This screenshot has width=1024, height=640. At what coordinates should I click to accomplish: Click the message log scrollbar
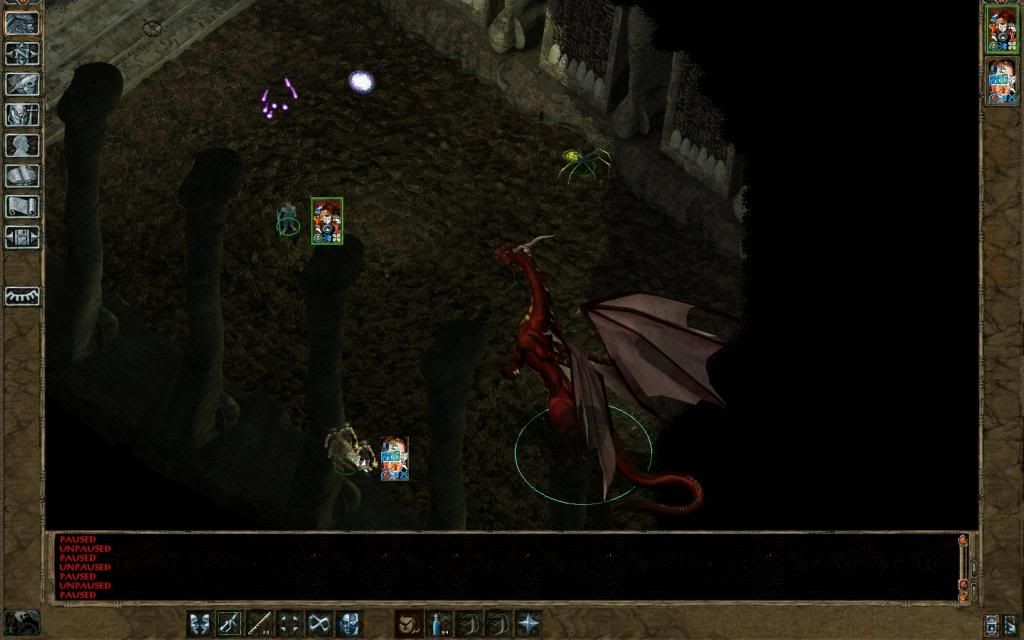click(964, 565)
